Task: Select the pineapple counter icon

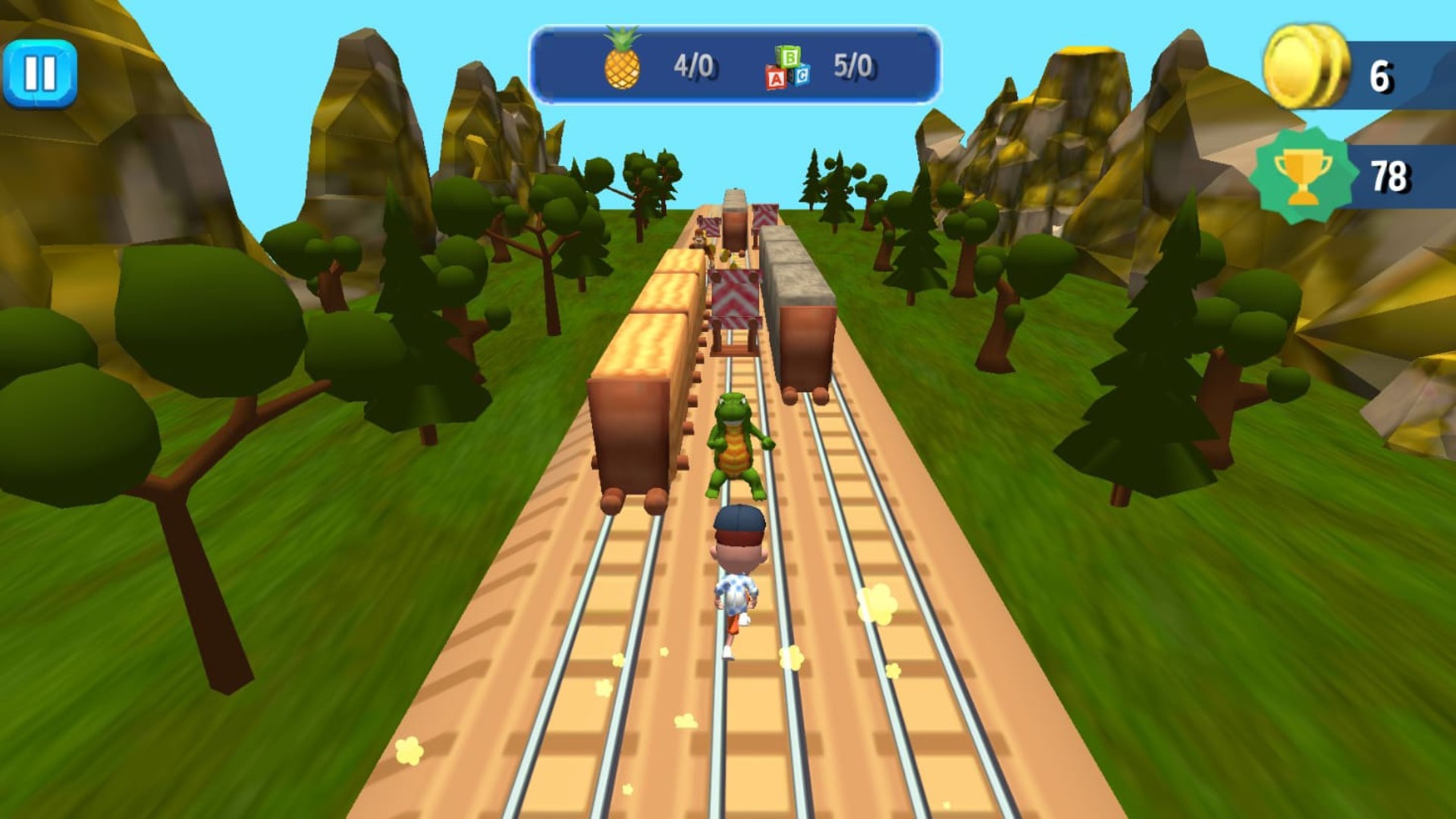Action: point(623,63)
